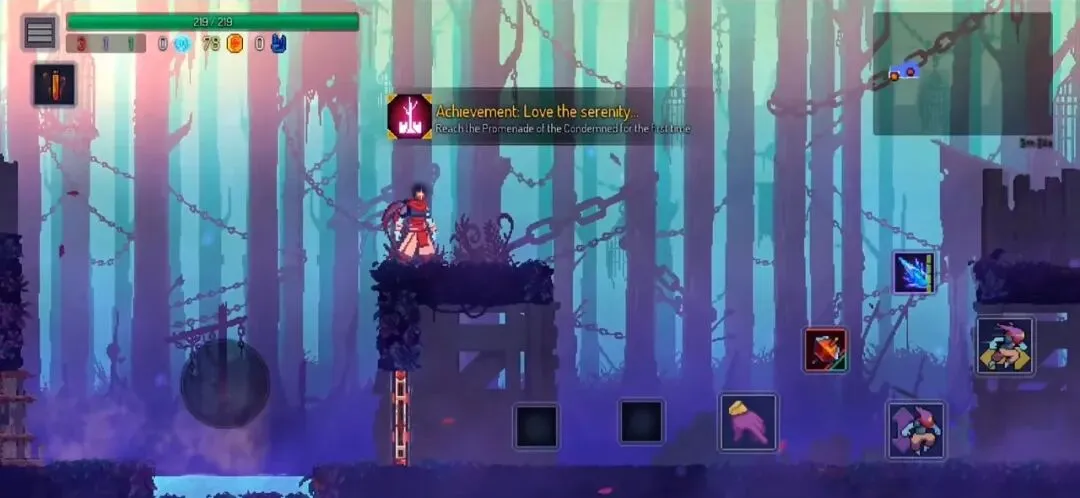Tap the jump action button

[1005, 346]
